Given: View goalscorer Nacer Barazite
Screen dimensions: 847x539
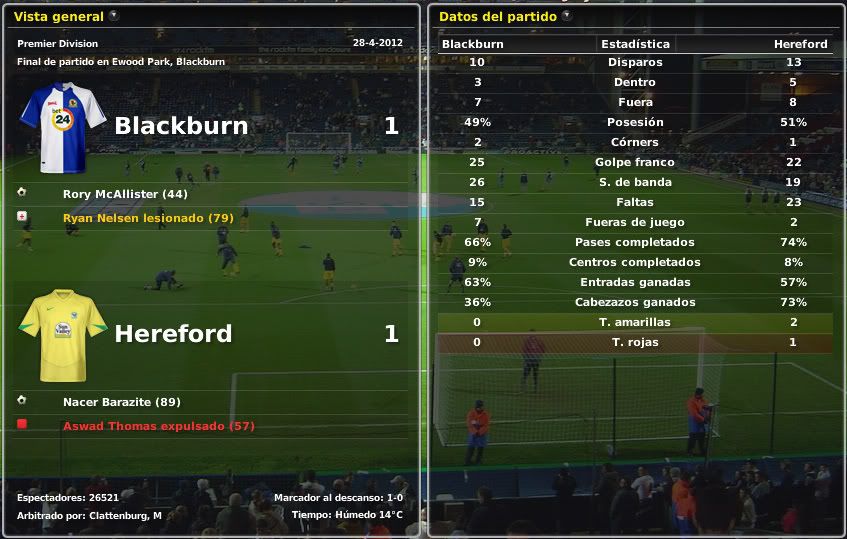Looking at the screenshot, I should (x=121, y=402).
